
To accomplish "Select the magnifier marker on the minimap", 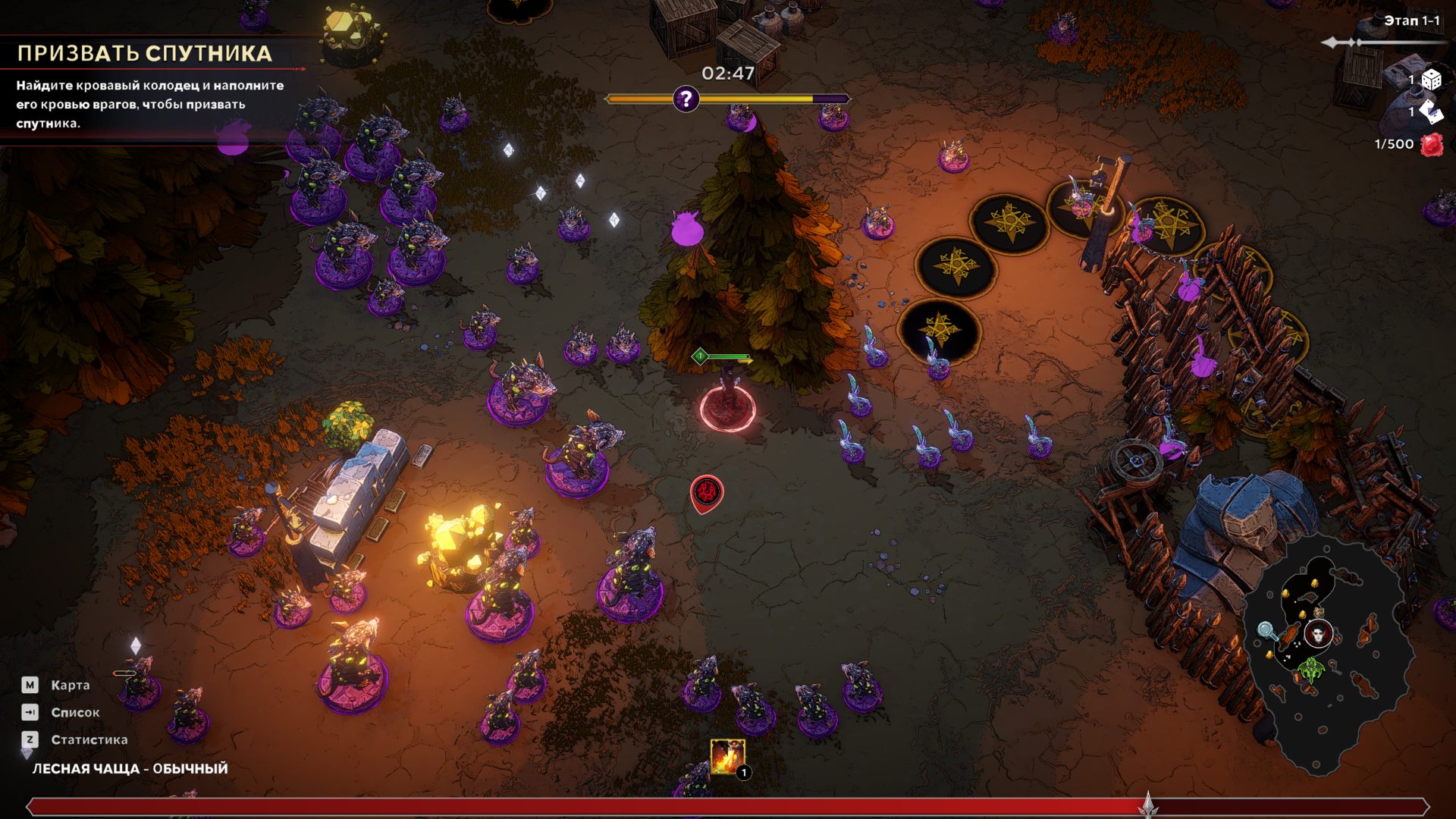I will [x=1266, y=630].
